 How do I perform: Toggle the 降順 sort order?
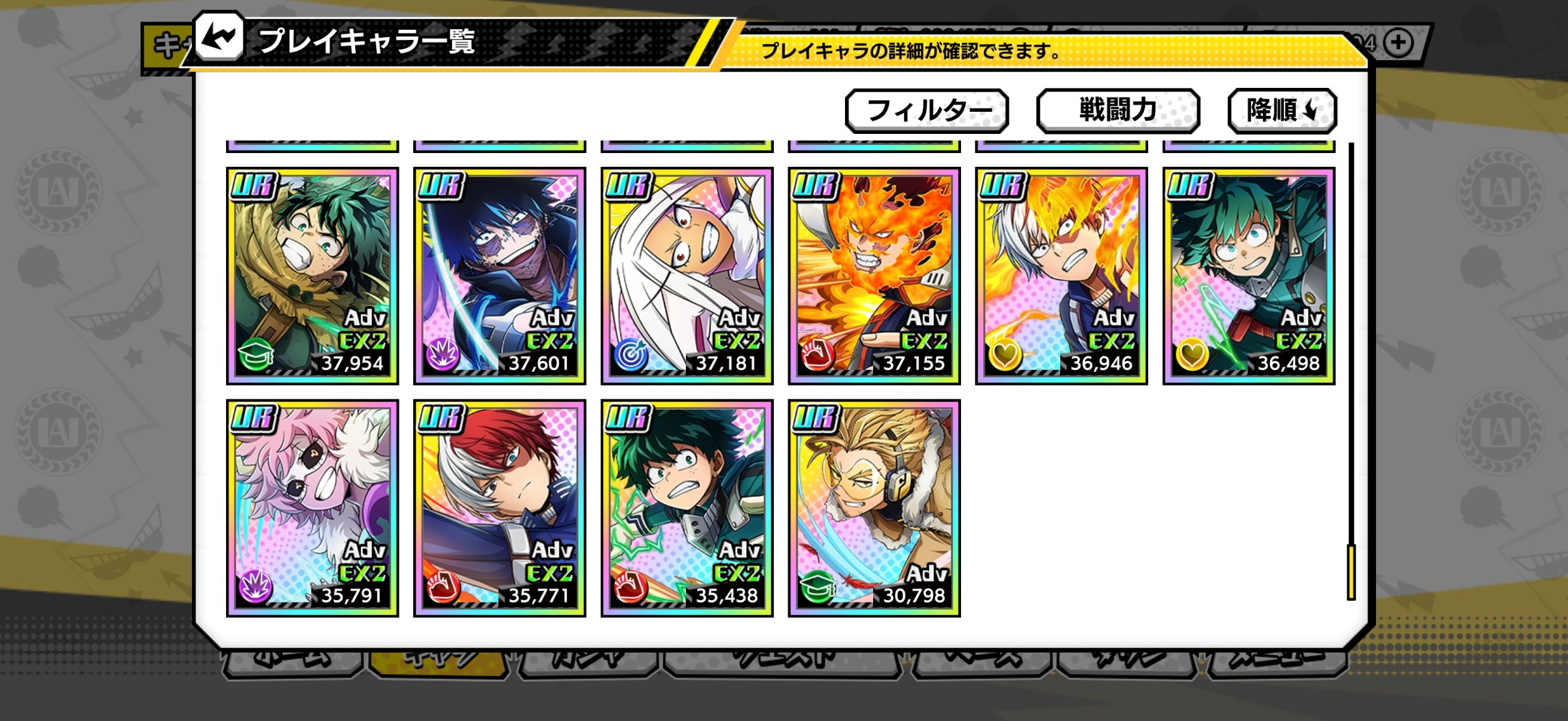pyautogui.click(x=1282, y=111)
